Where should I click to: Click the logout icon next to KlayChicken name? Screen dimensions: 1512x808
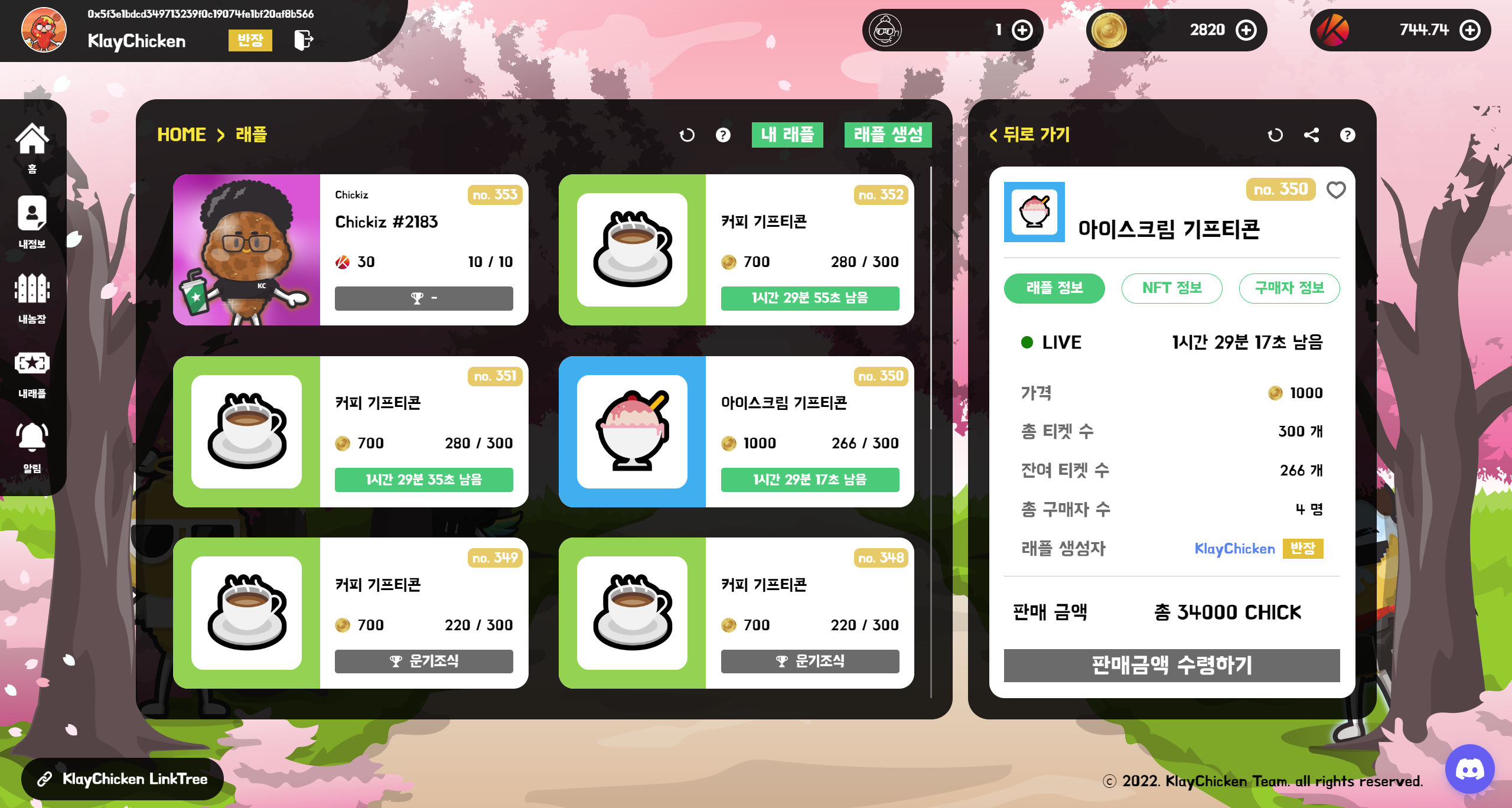pos(303,41)
